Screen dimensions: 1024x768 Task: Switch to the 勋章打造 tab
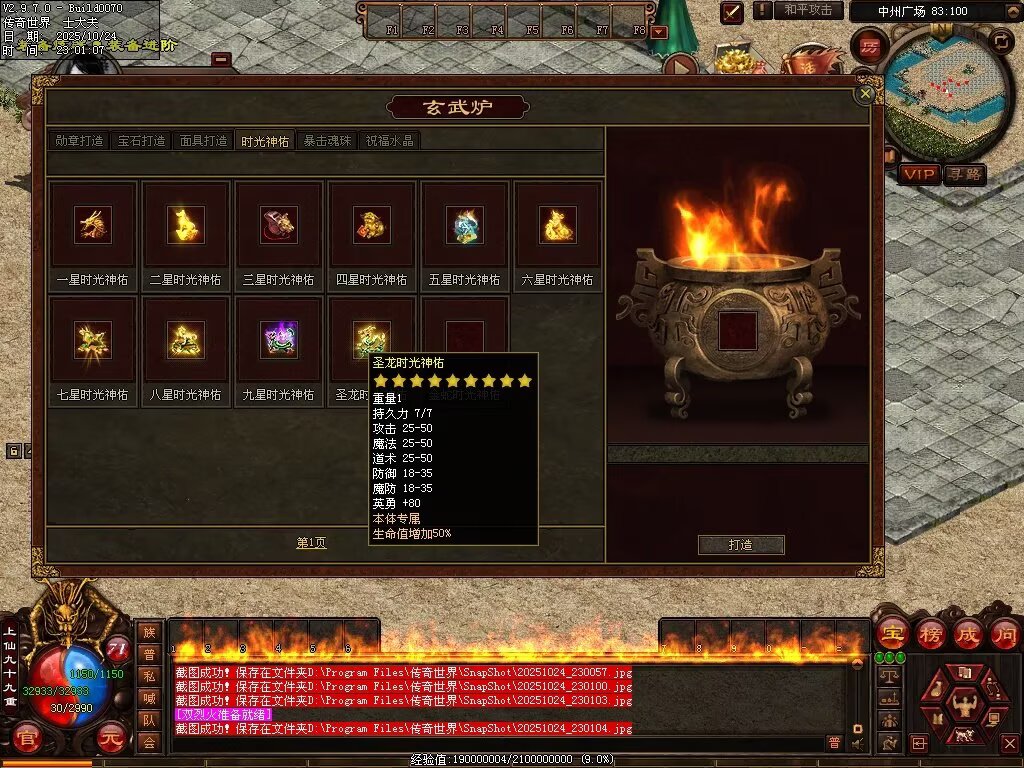coord(79,141)
